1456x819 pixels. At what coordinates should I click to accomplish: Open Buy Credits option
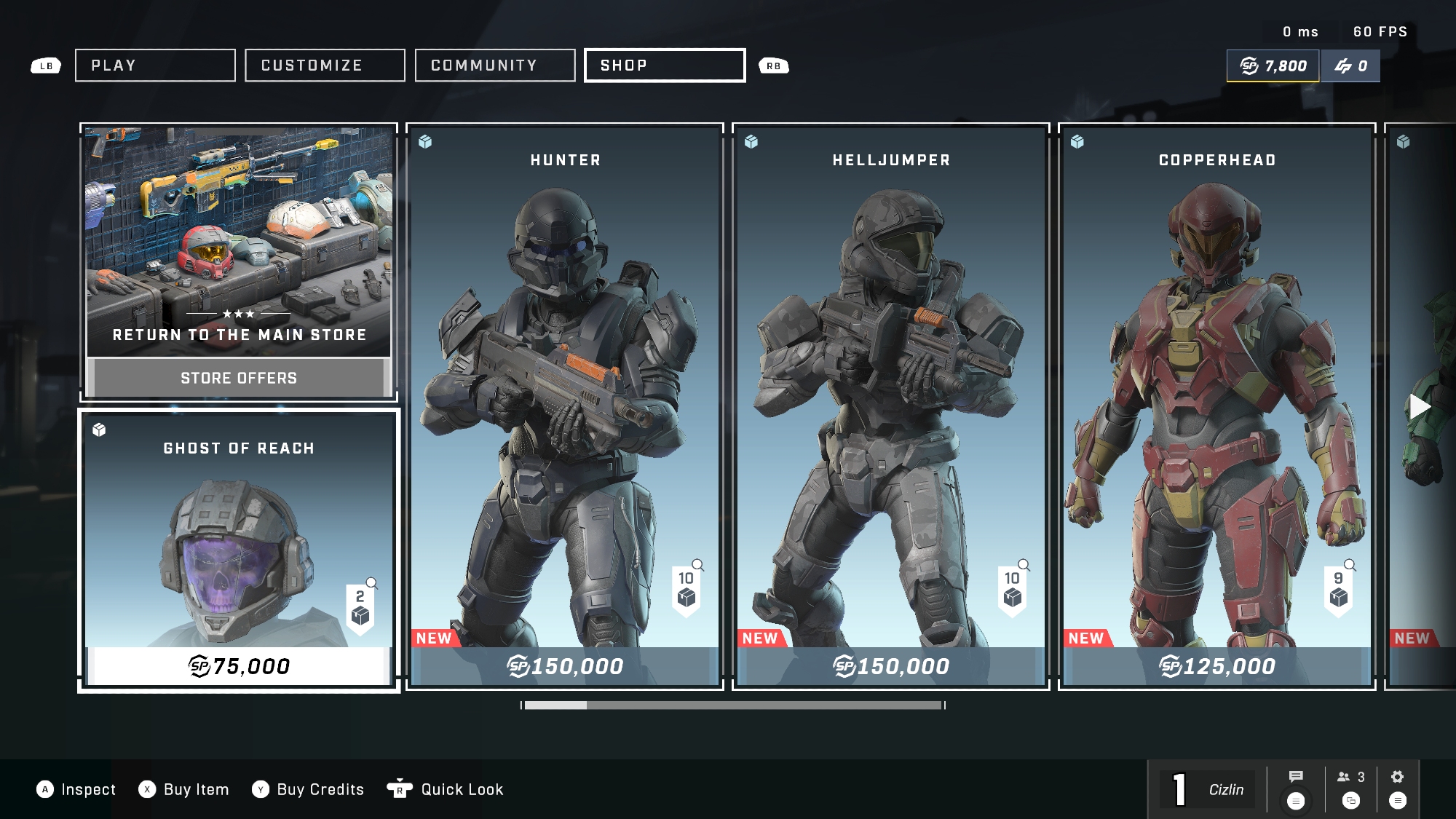coord(307,789)
